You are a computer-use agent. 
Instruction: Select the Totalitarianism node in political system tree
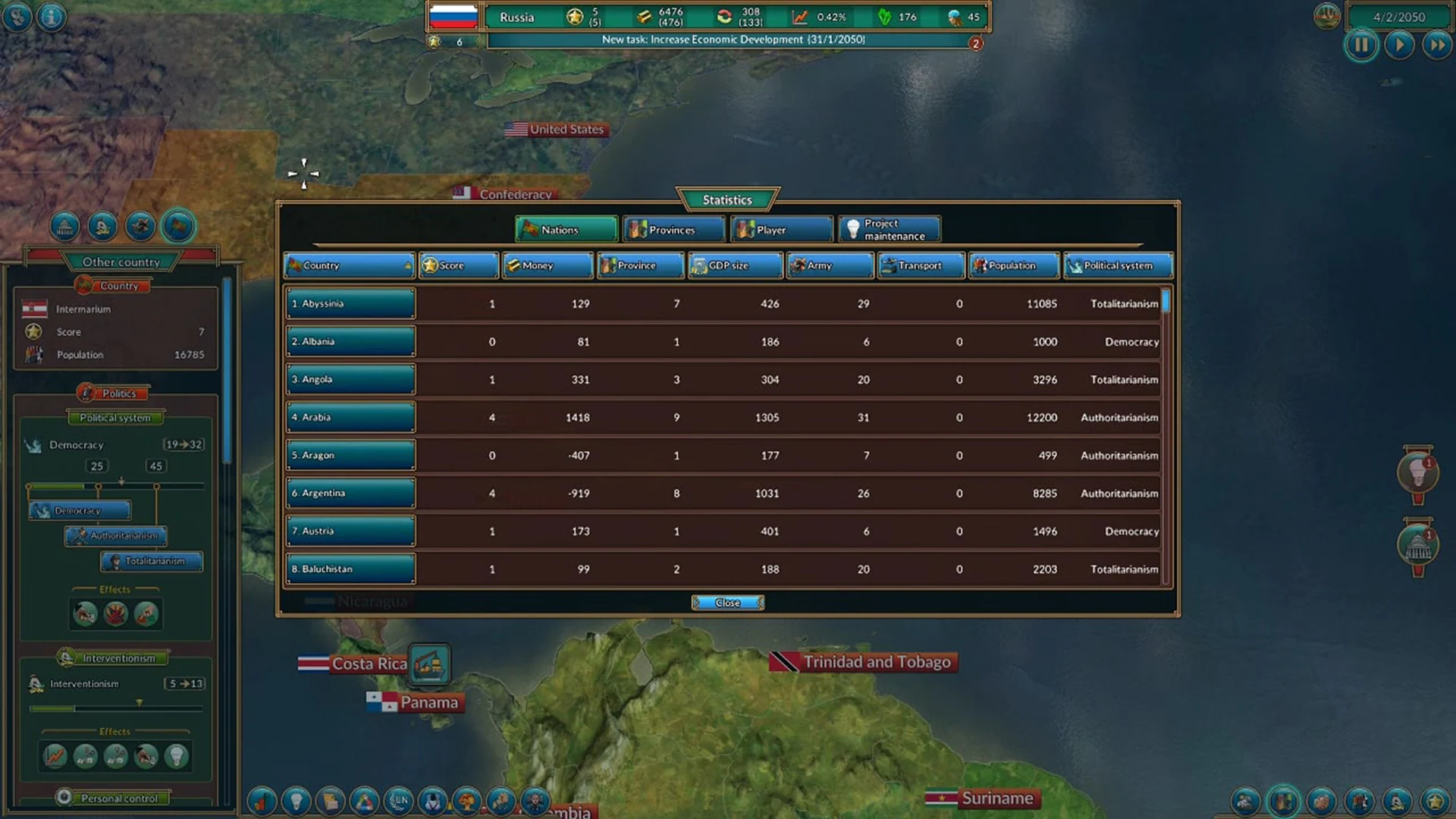coord(150,561)
